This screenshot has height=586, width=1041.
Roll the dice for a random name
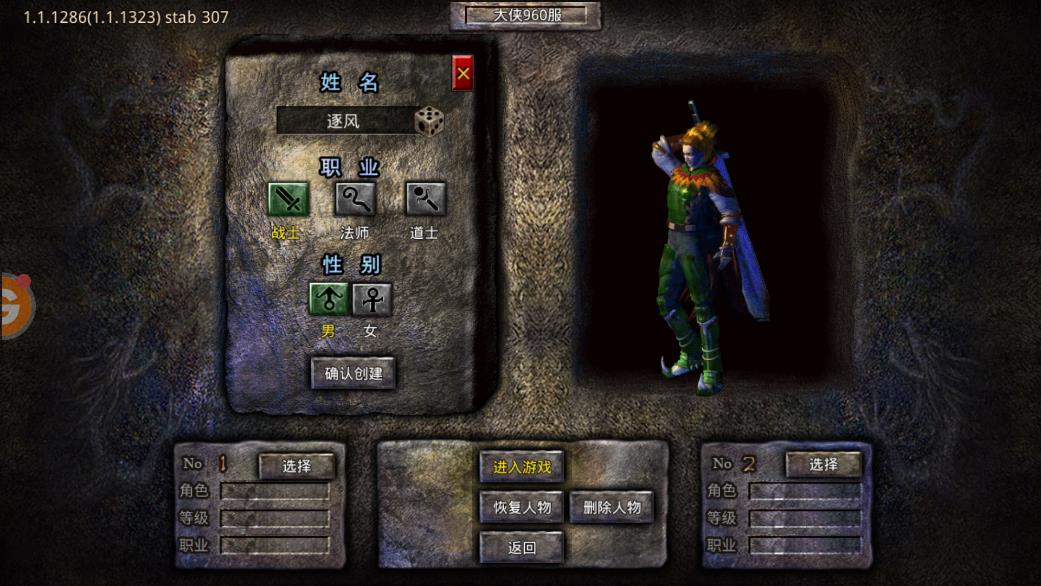pyautogui.click(x=429, y=121)
